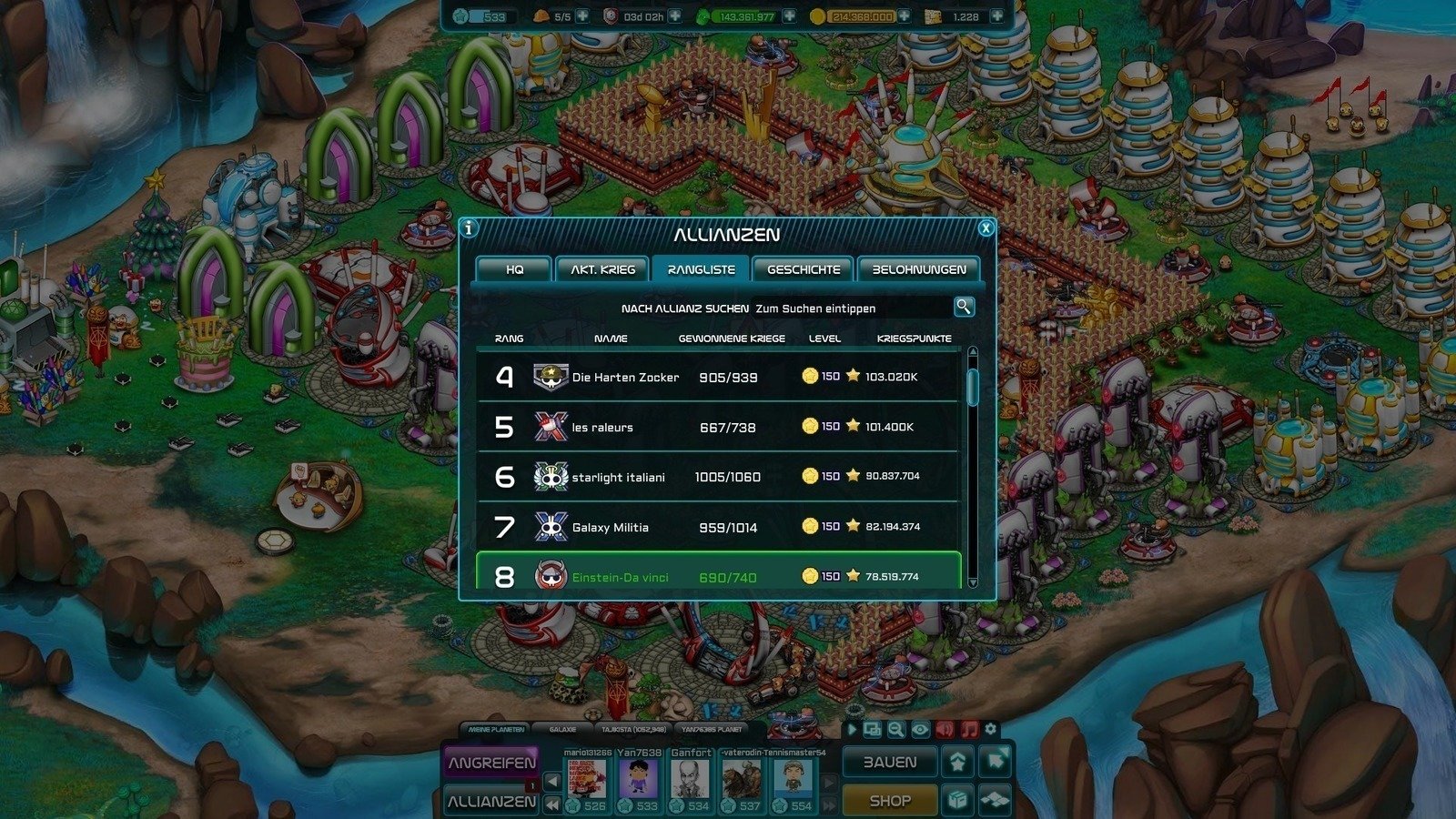
Task: Open the Galaxie tab in bottom bar
Action: pyautogui.click(x=562, y=729)
